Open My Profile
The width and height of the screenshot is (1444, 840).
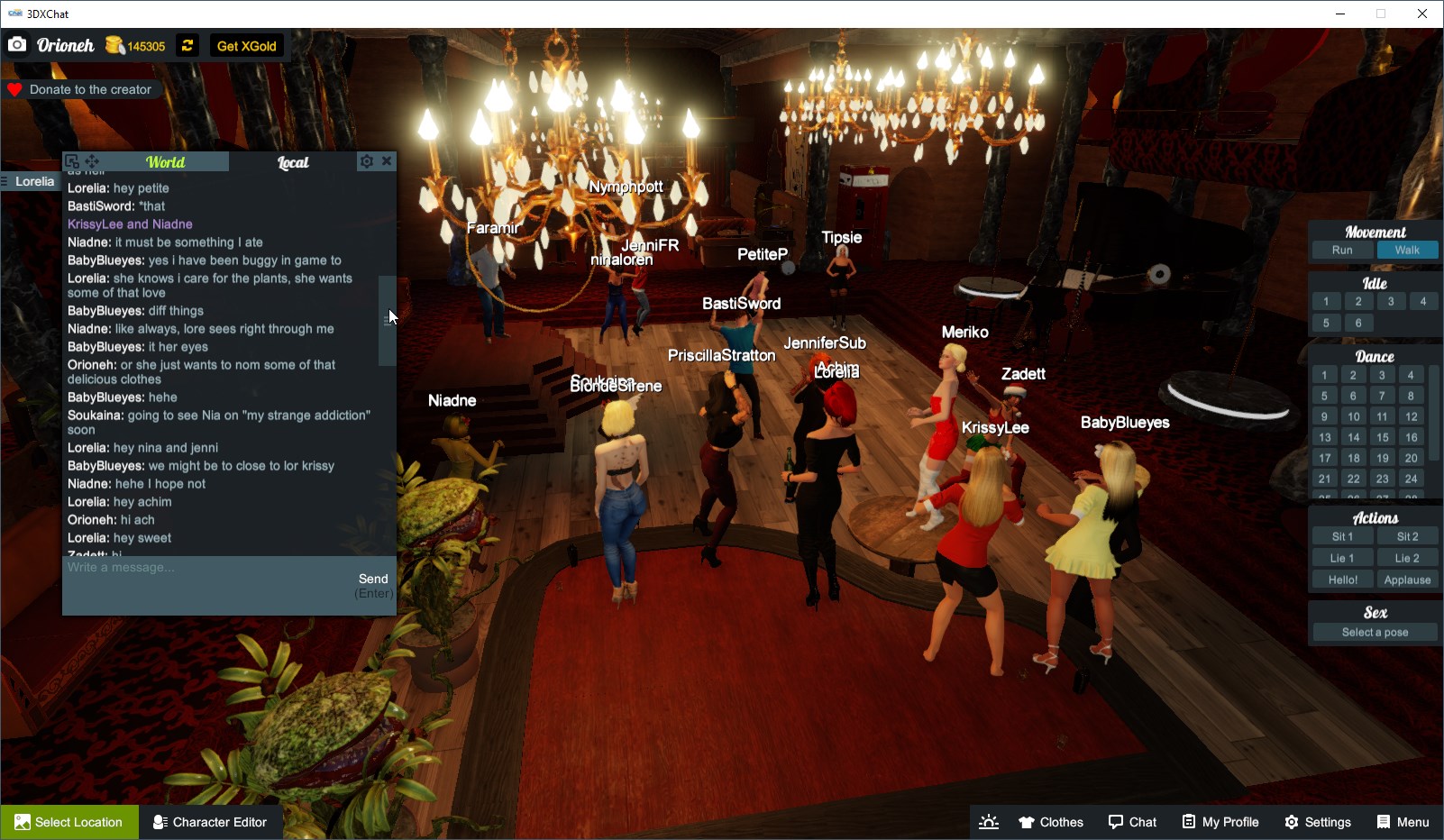[x=1220, y=821]
